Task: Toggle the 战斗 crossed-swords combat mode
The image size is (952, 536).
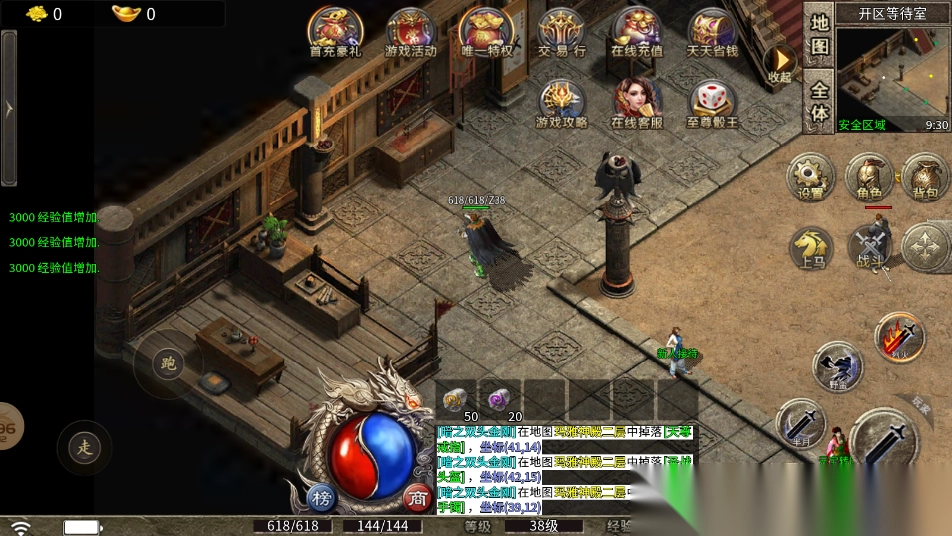Action: (868, 246)
